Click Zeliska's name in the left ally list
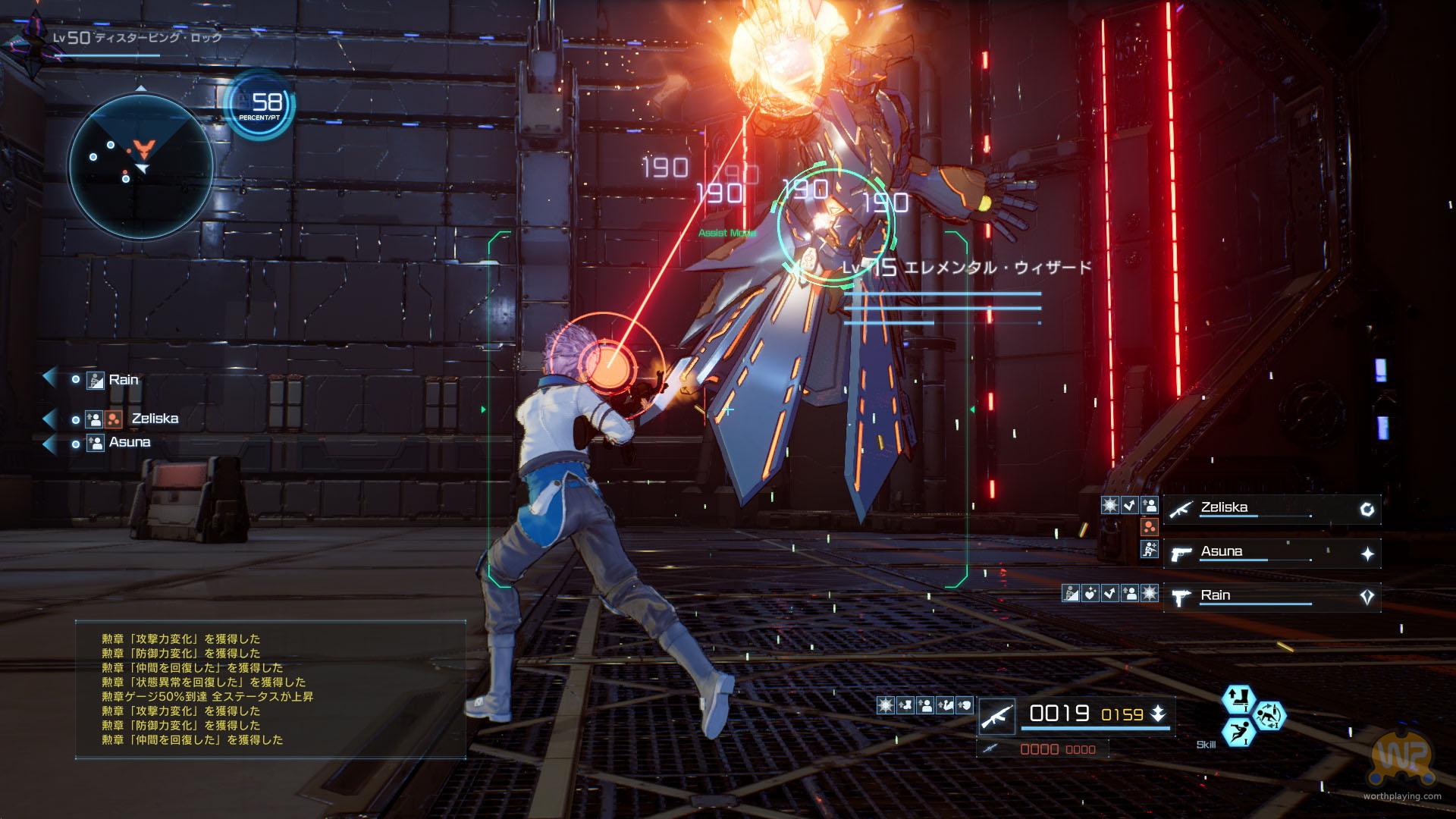The width and height of the screenshot is (1456, 819). pyautogui.click(x=155, y=418)
